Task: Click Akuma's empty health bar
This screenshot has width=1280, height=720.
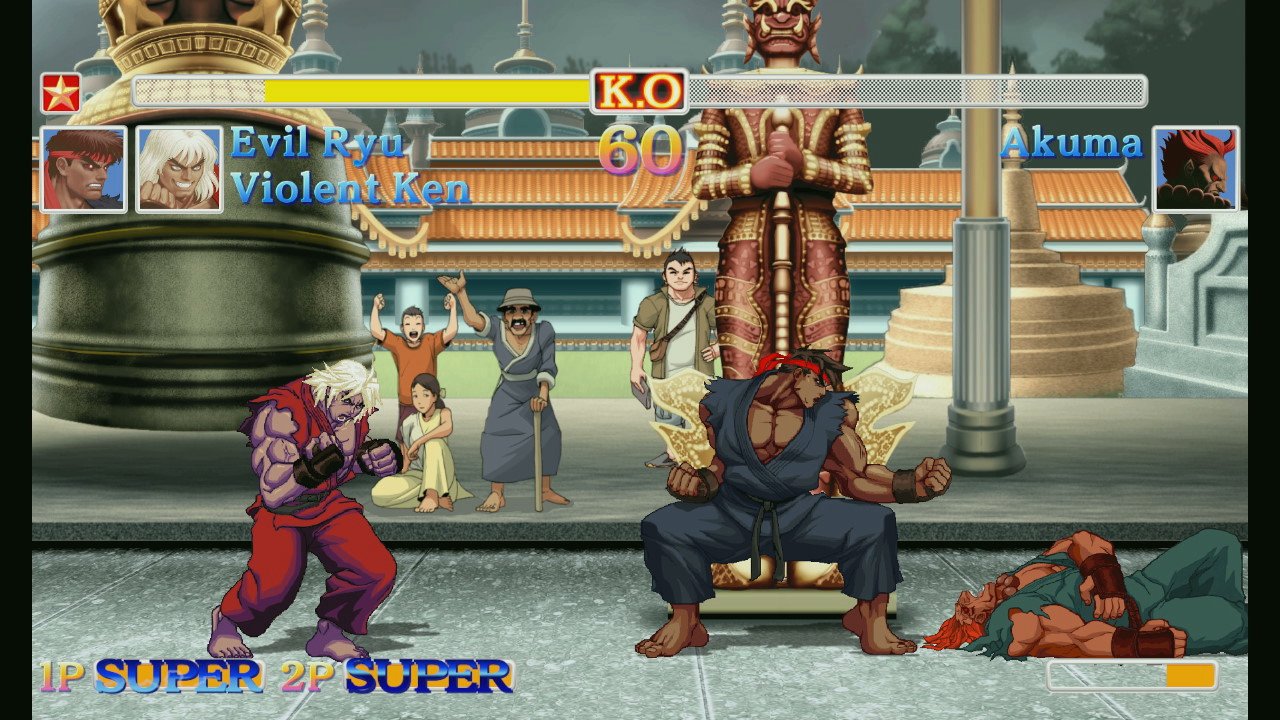Action: [920, 92]
